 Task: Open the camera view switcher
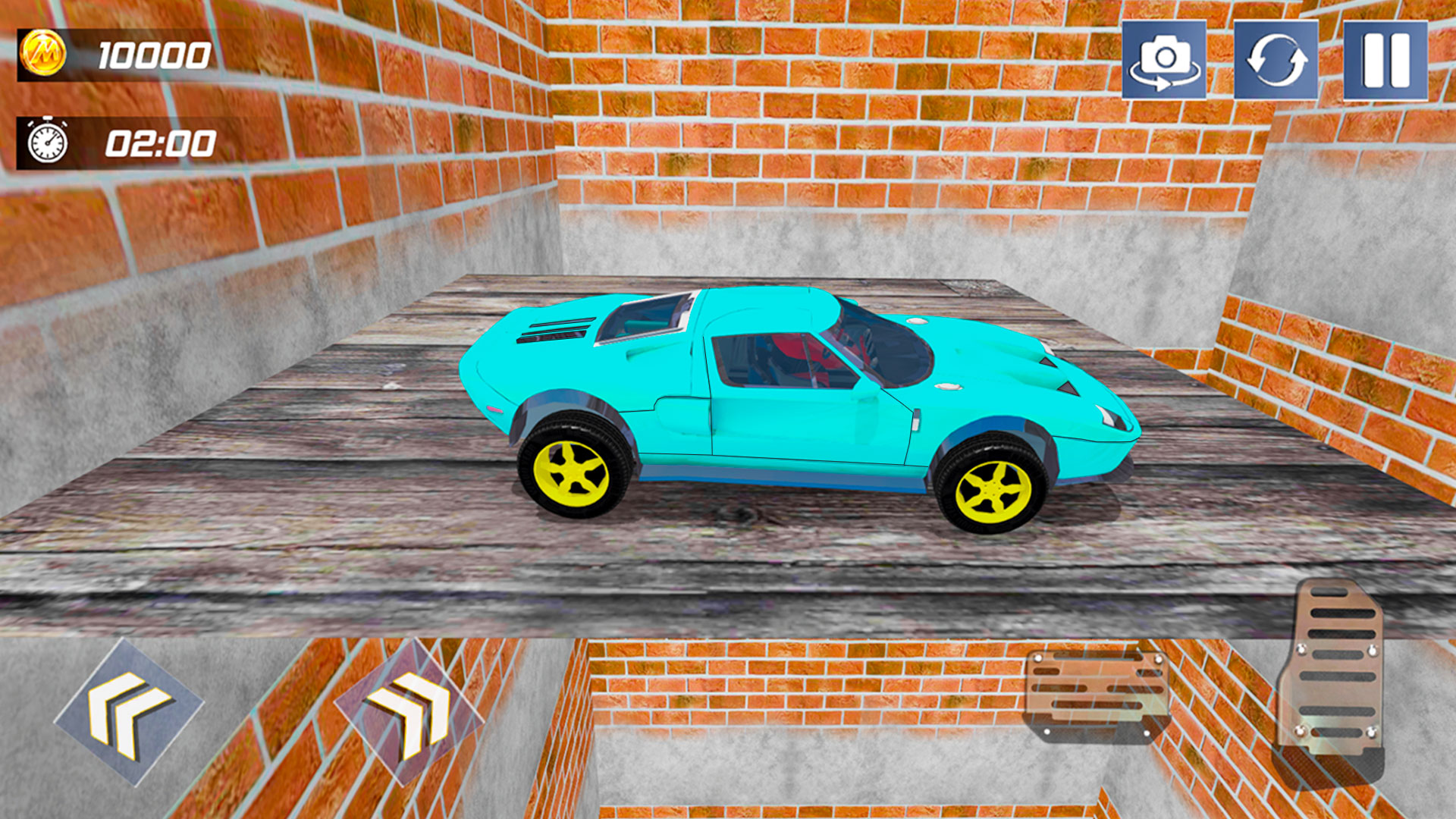[1163, 61]
